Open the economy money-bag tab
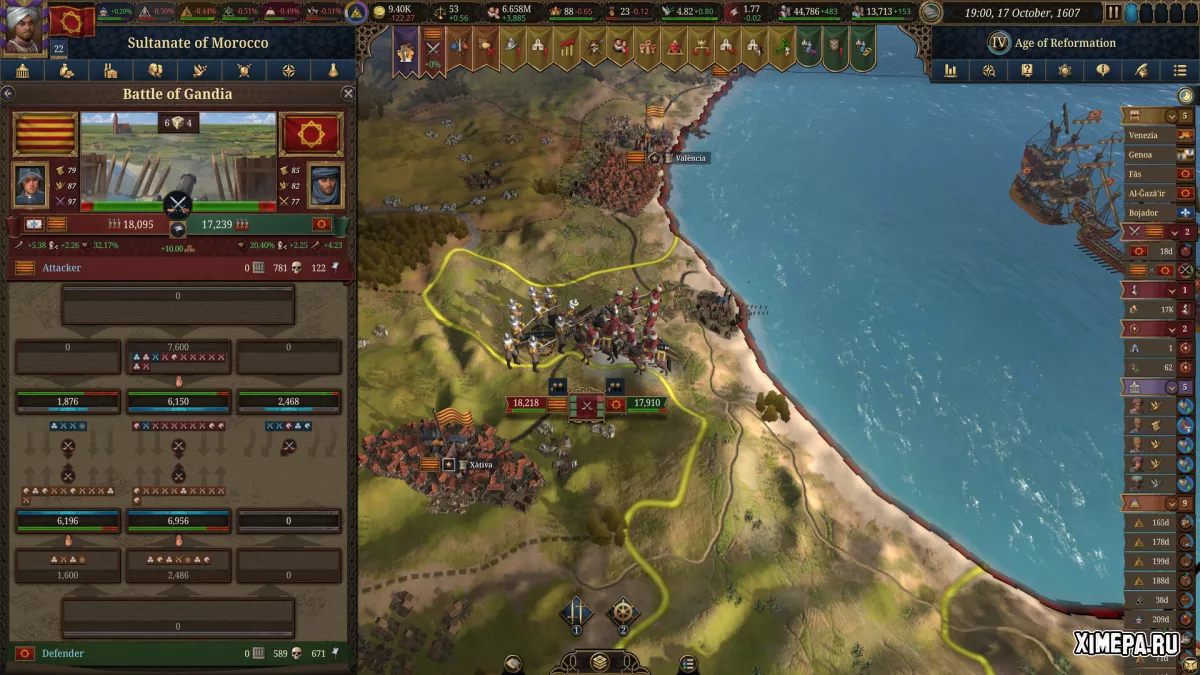The width and height of the screenshot is (1200, 675). [x=66, y=71]
